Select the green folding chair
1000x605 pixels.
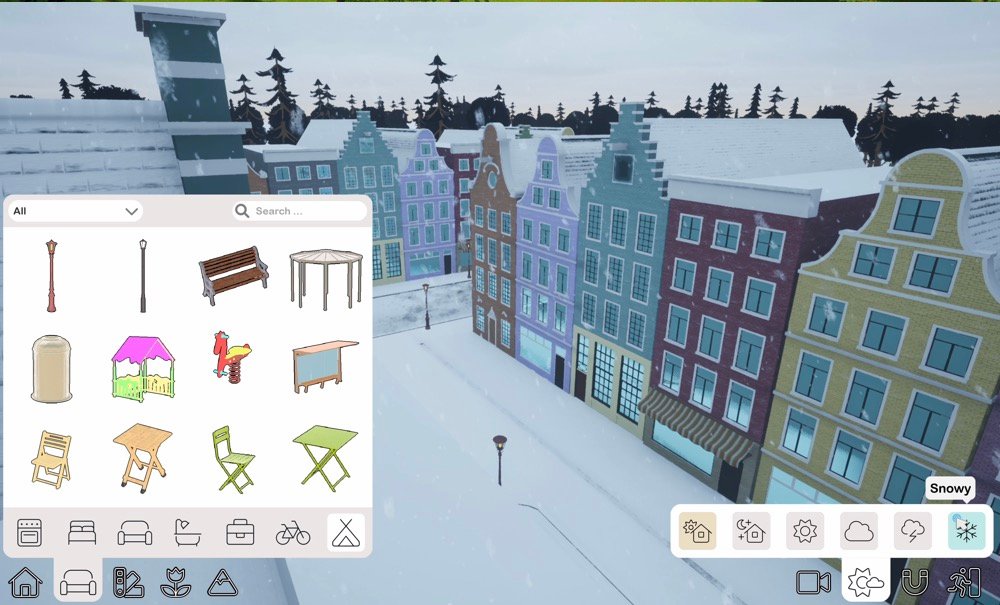click(232, 458)
